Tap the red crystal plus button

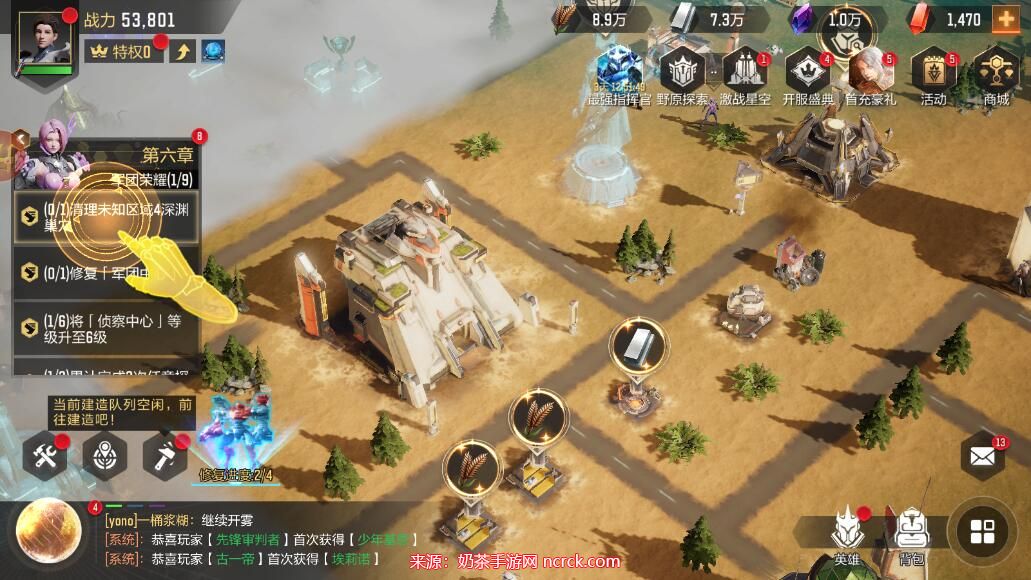[1004, 19]
